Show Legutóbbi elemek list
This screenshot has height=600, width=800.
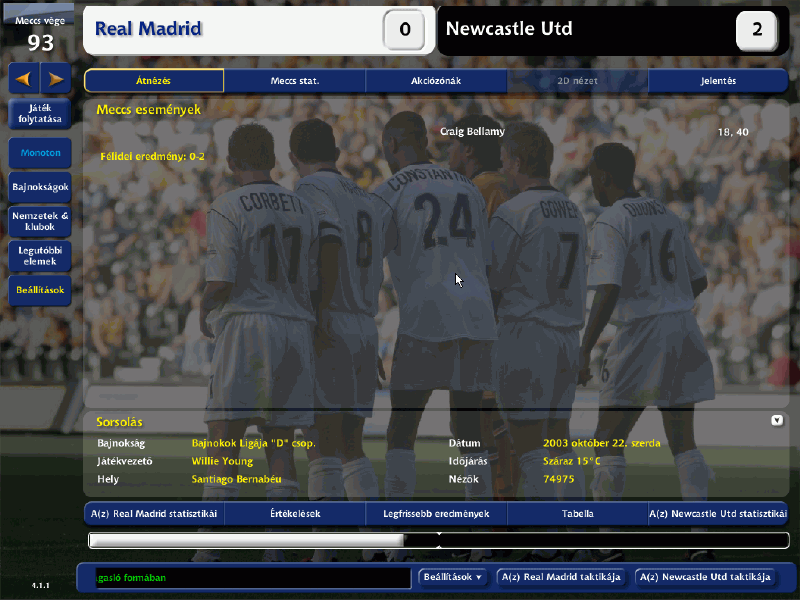click(40, 255)
